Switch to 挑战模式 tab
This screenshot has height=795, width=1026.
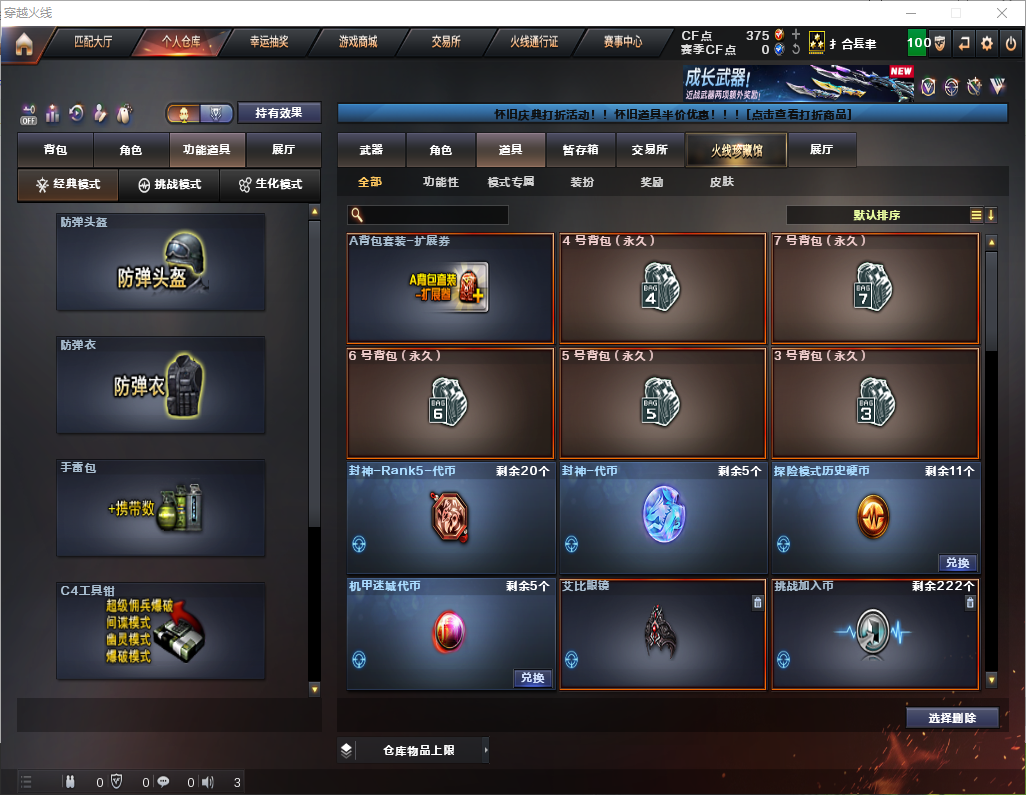pyautogui.click(x=170, y=185)
